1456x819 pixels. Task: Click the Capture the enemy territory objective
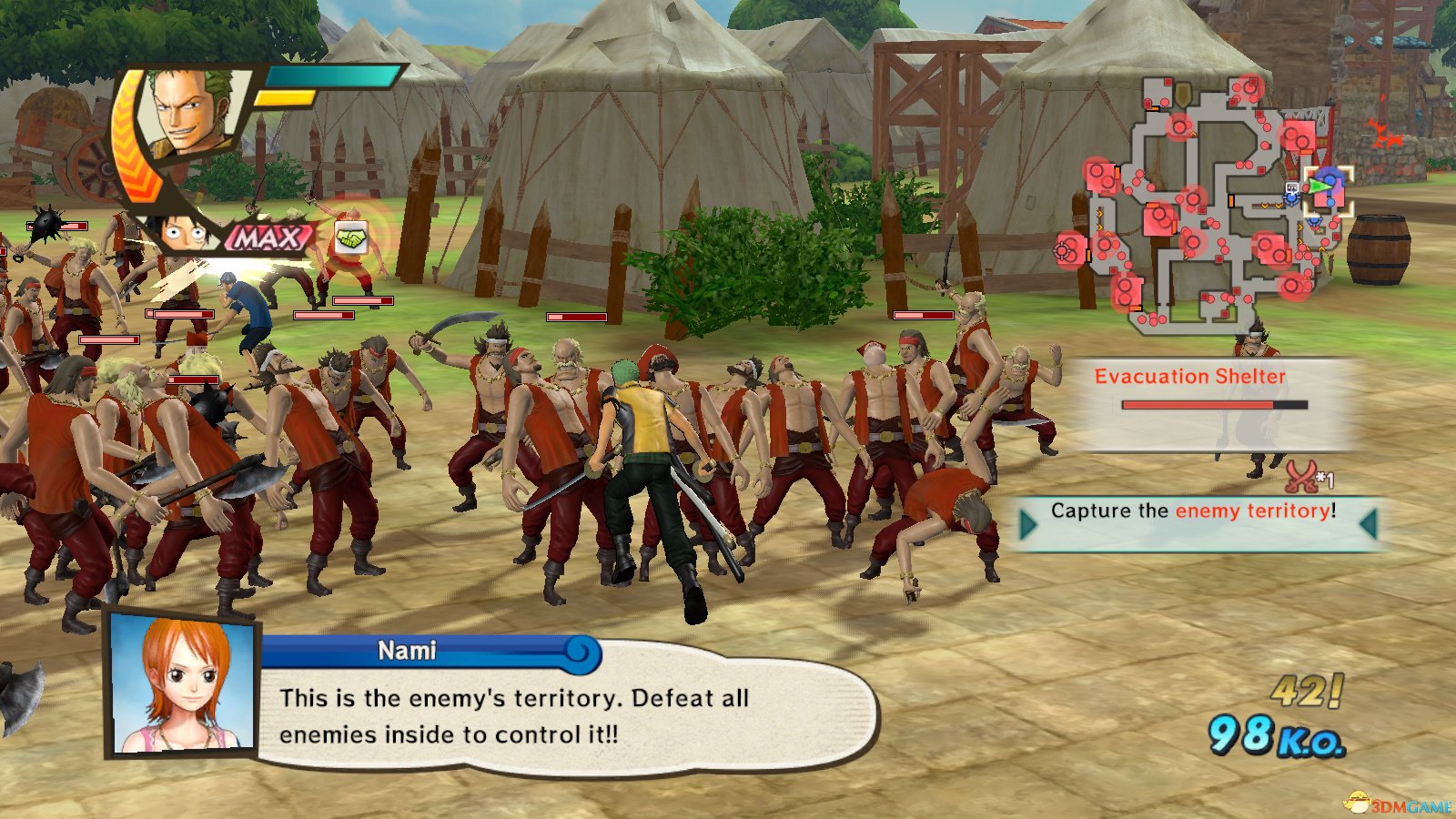(1193, 511)
